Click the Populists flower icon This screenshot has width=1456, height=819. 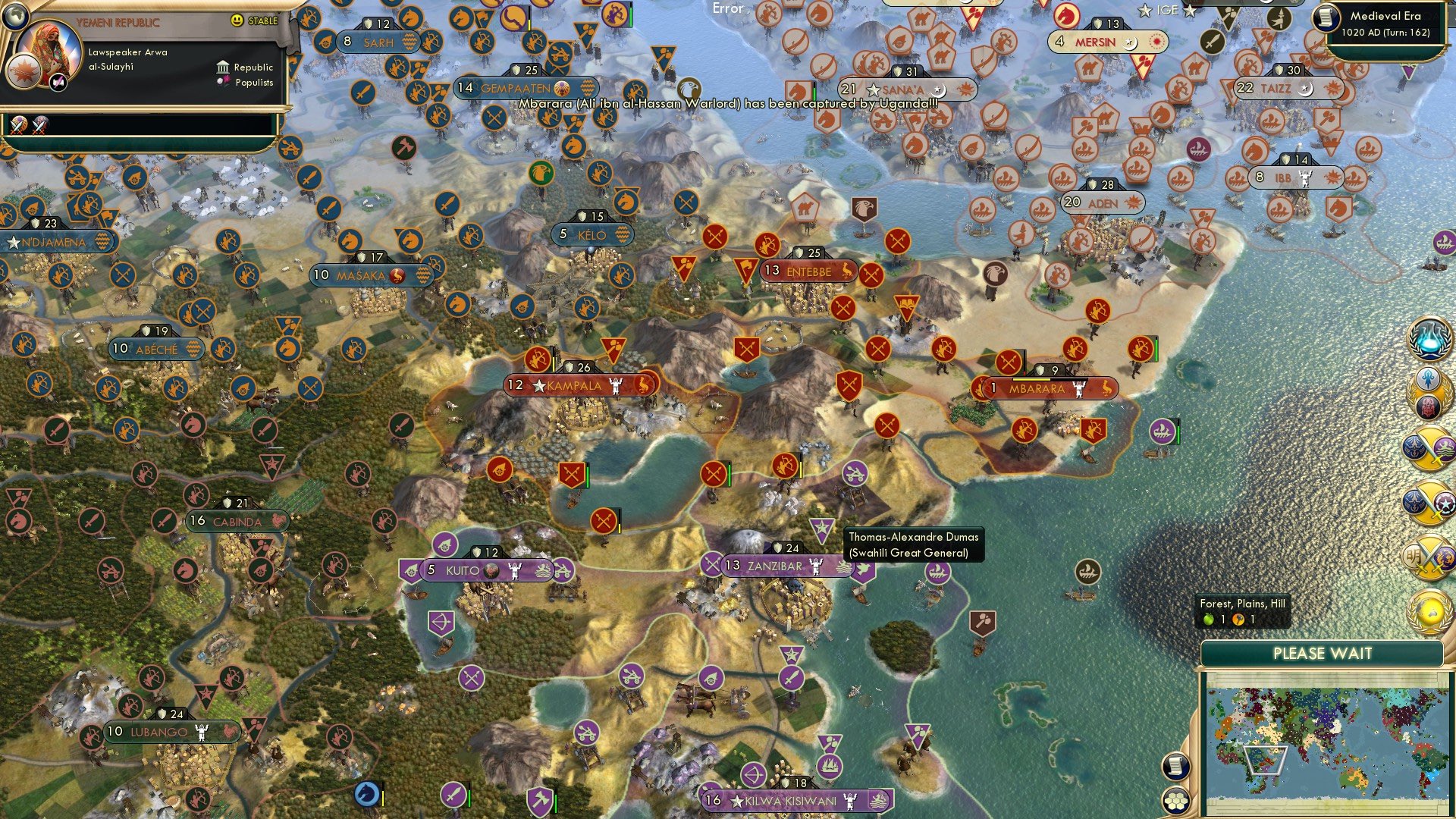click(x=222, y=80)
